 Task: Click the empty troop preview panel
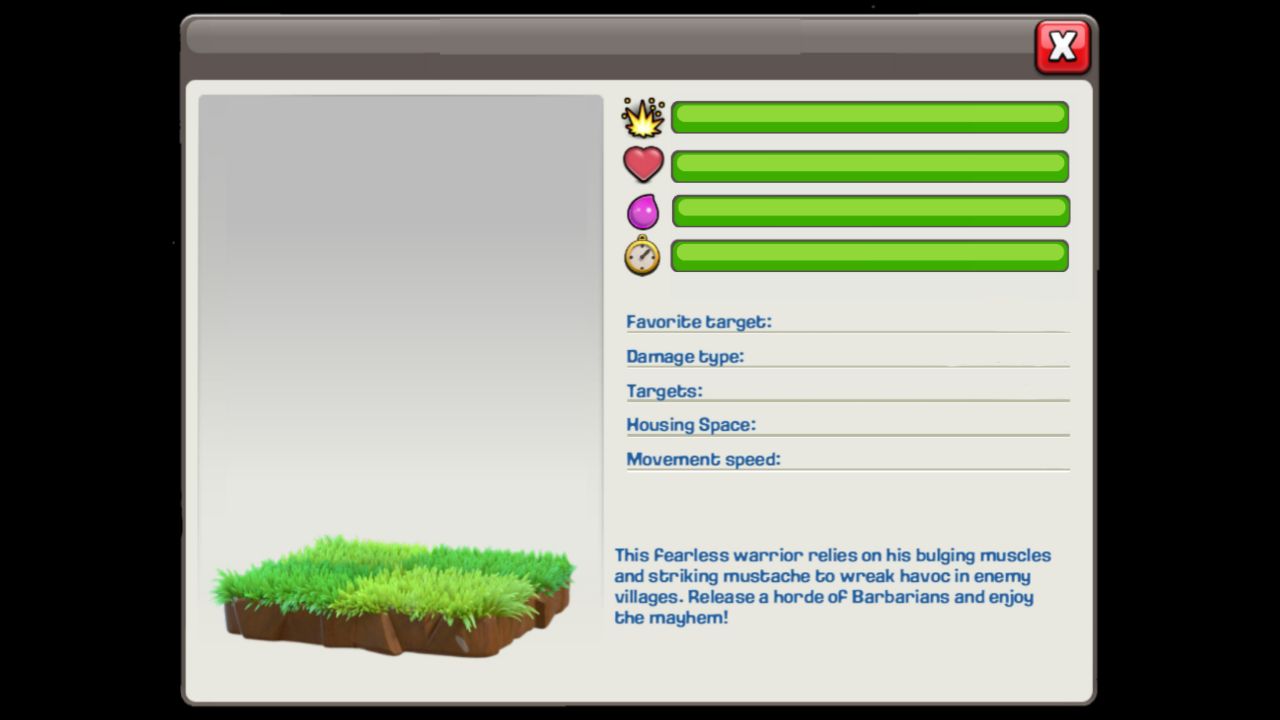400,300
